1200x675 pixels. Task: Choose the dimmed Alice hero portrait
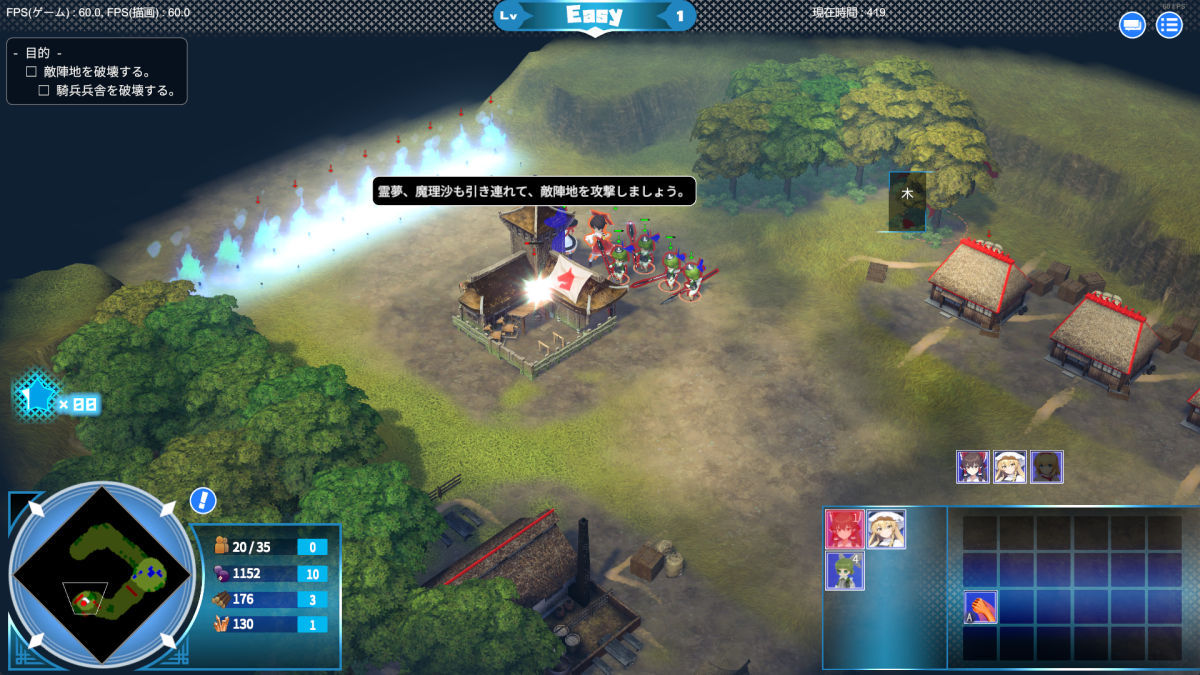tap(1047, 467)
